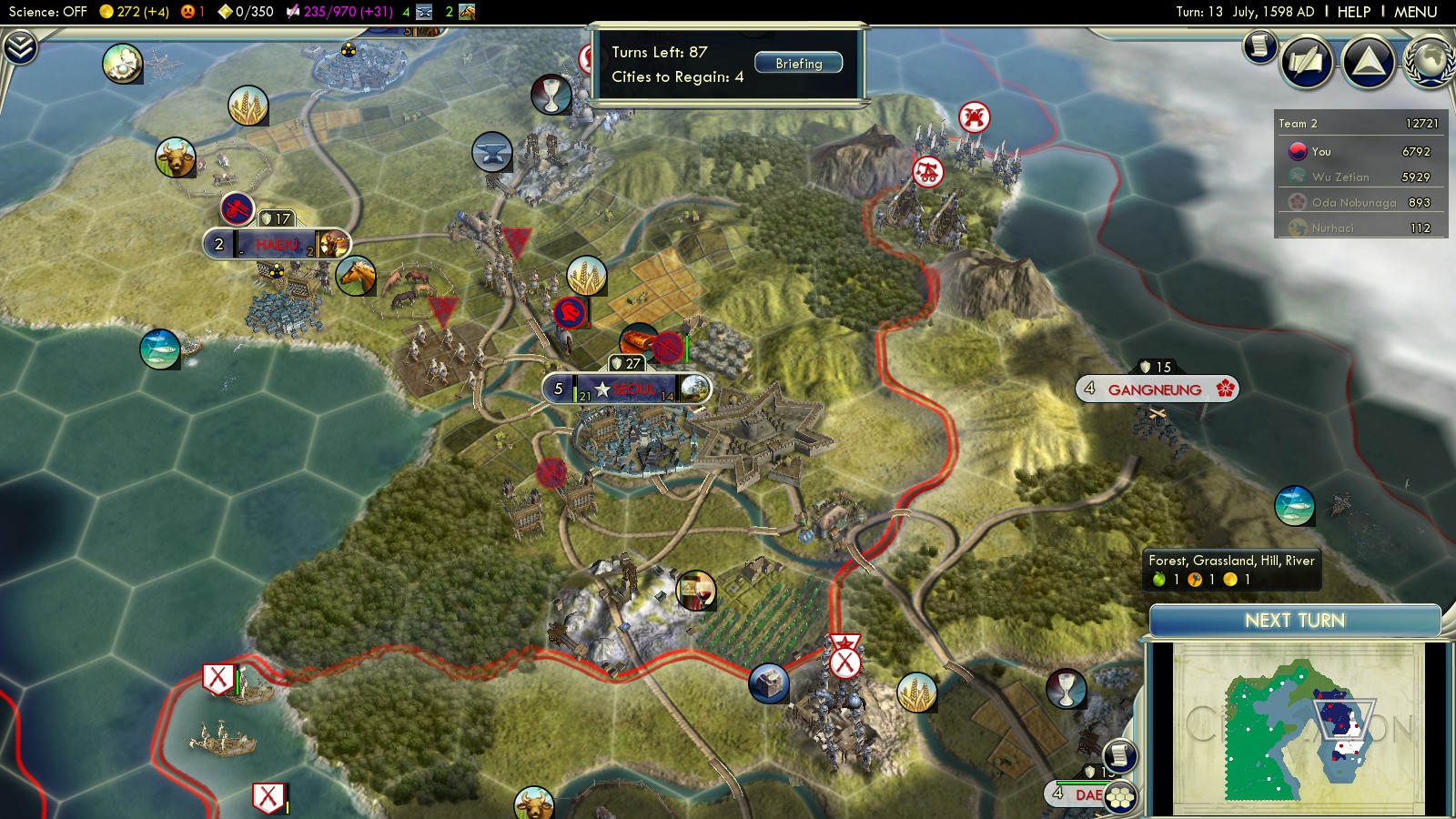This screenshot has width=1456, height=819.
Task: Select the Seoul city banner
Action: click(628, 389)
